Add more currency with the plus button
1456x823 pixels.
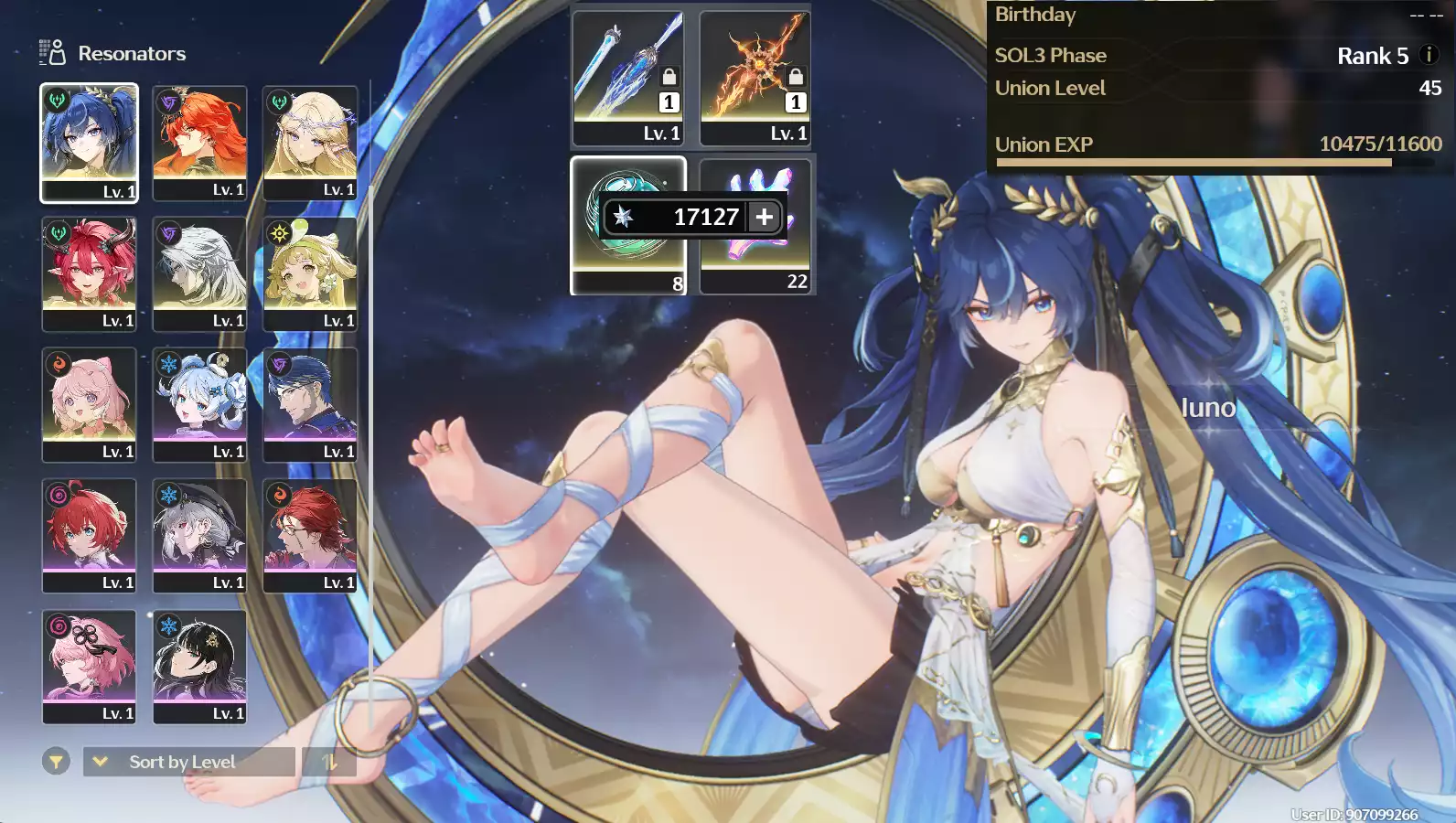pyautogui.click(x=765, y=217)
